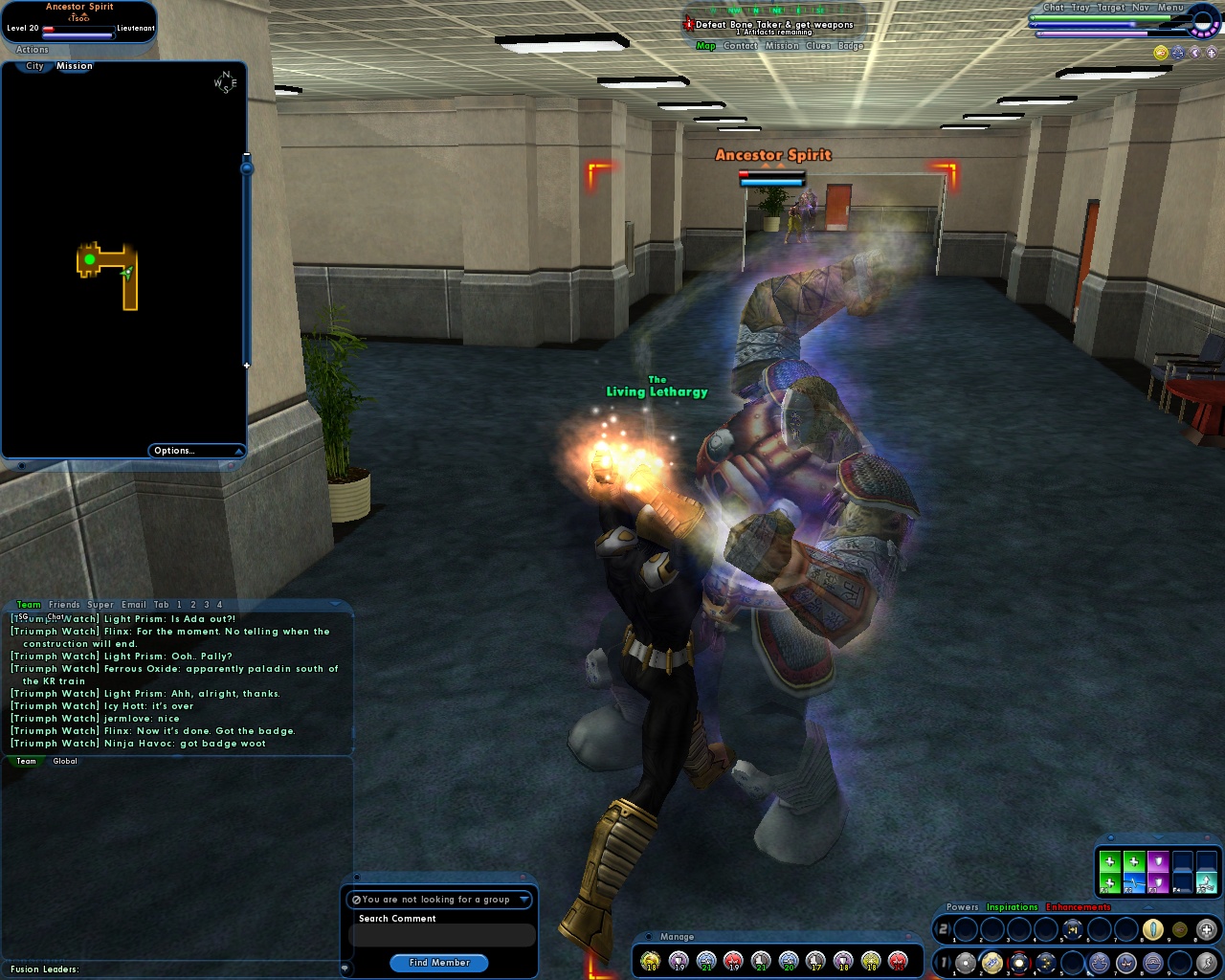
Task: Switch to the Global chat tab
Action: 64,760
